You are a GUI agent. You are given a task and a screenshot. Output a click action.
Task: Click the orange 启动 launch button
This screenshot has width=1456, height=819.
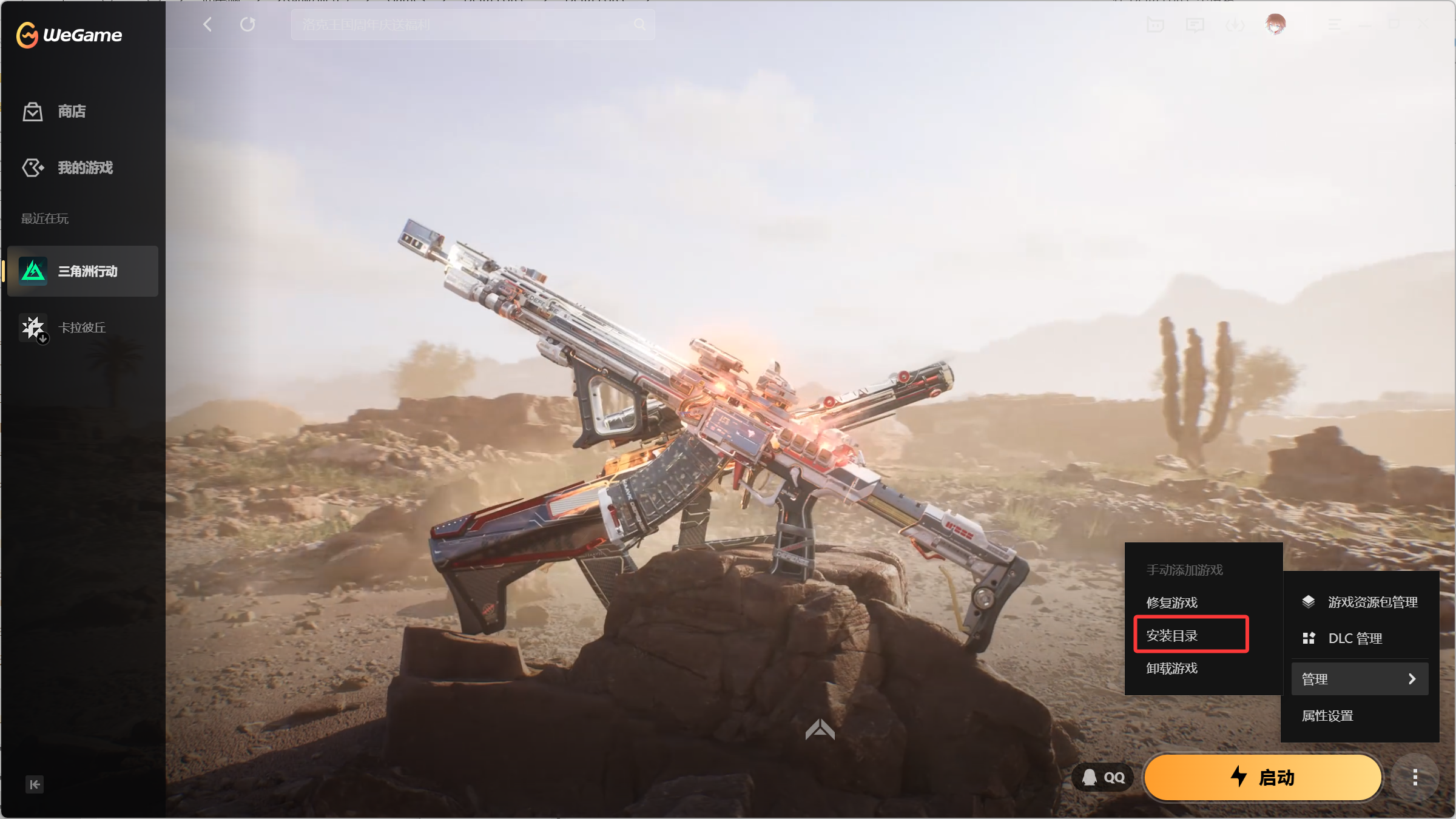coord(1263,777)
